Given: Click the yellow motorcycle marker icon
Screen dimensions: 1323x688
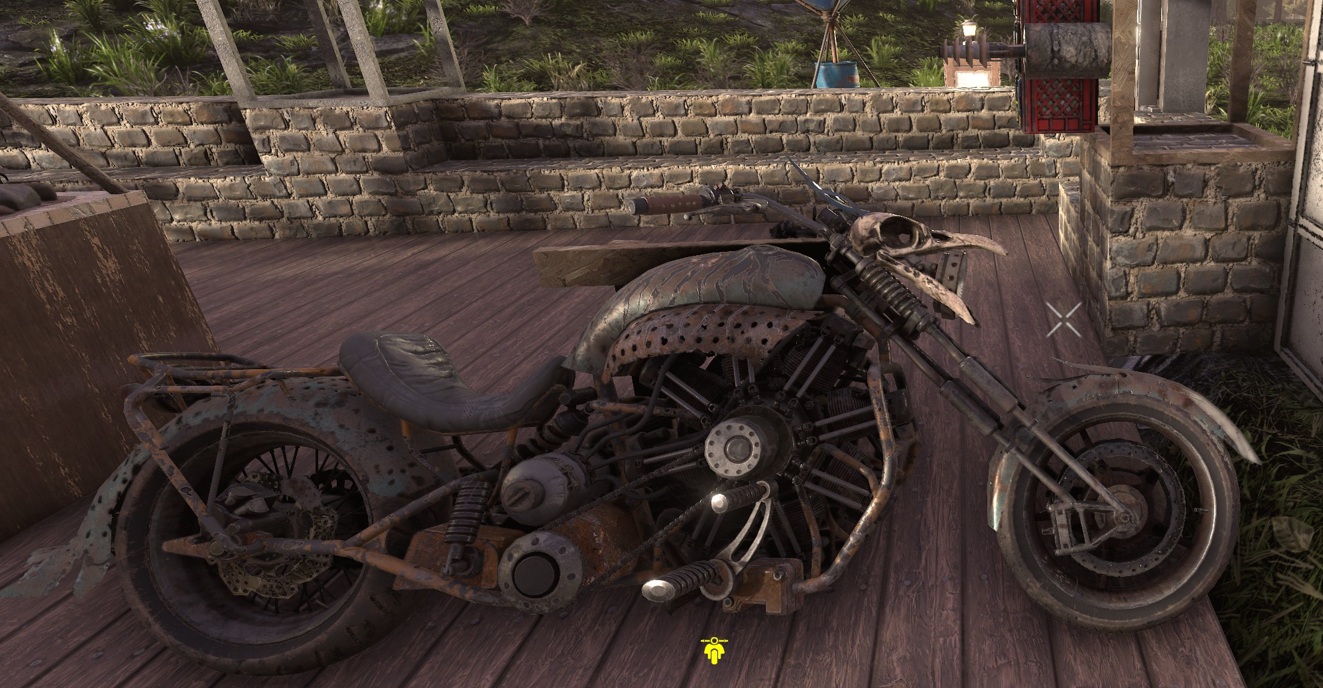Looking at the screenshot, I should (713, 651).
